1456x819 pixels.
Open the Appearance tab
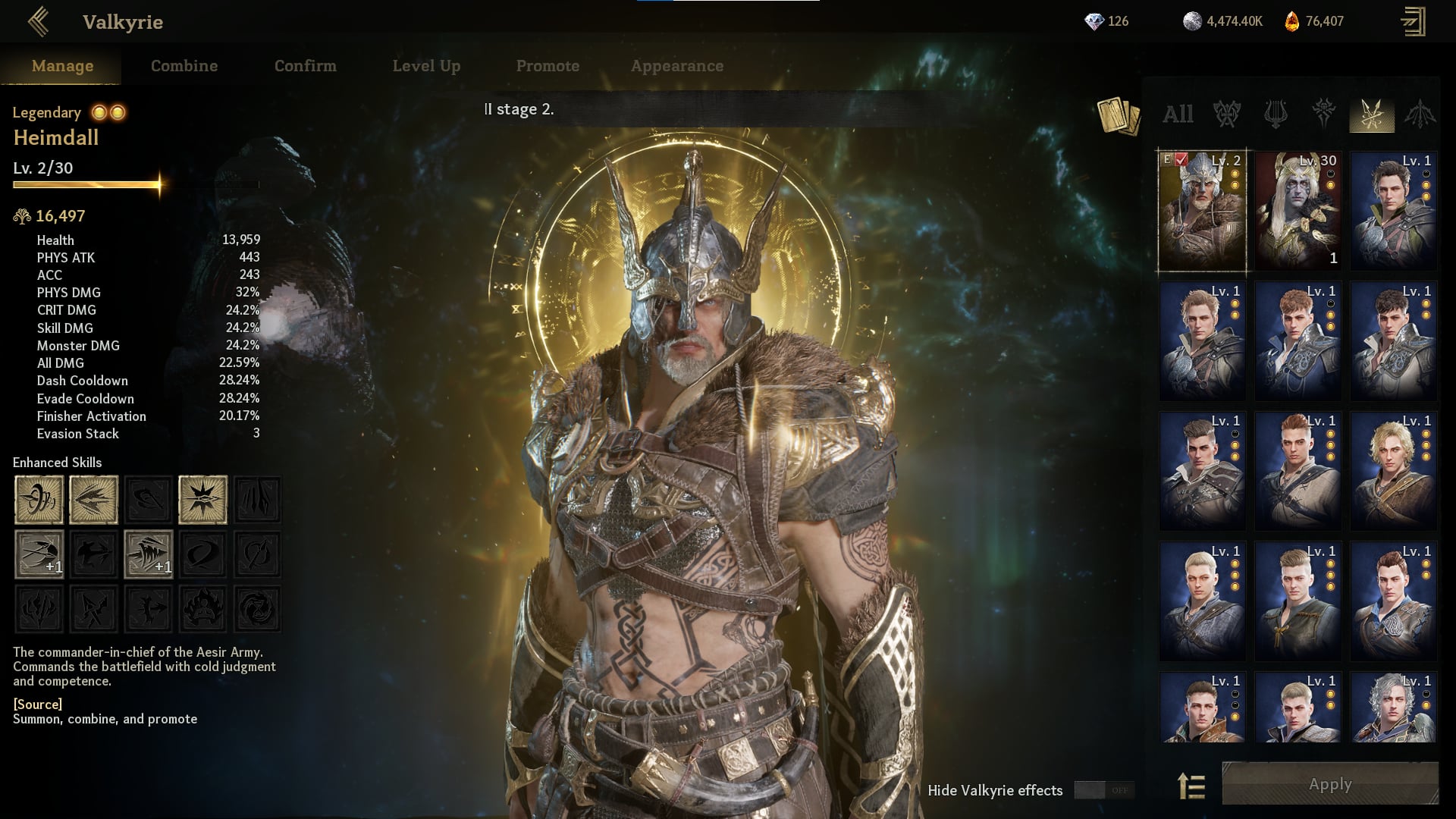676,66
